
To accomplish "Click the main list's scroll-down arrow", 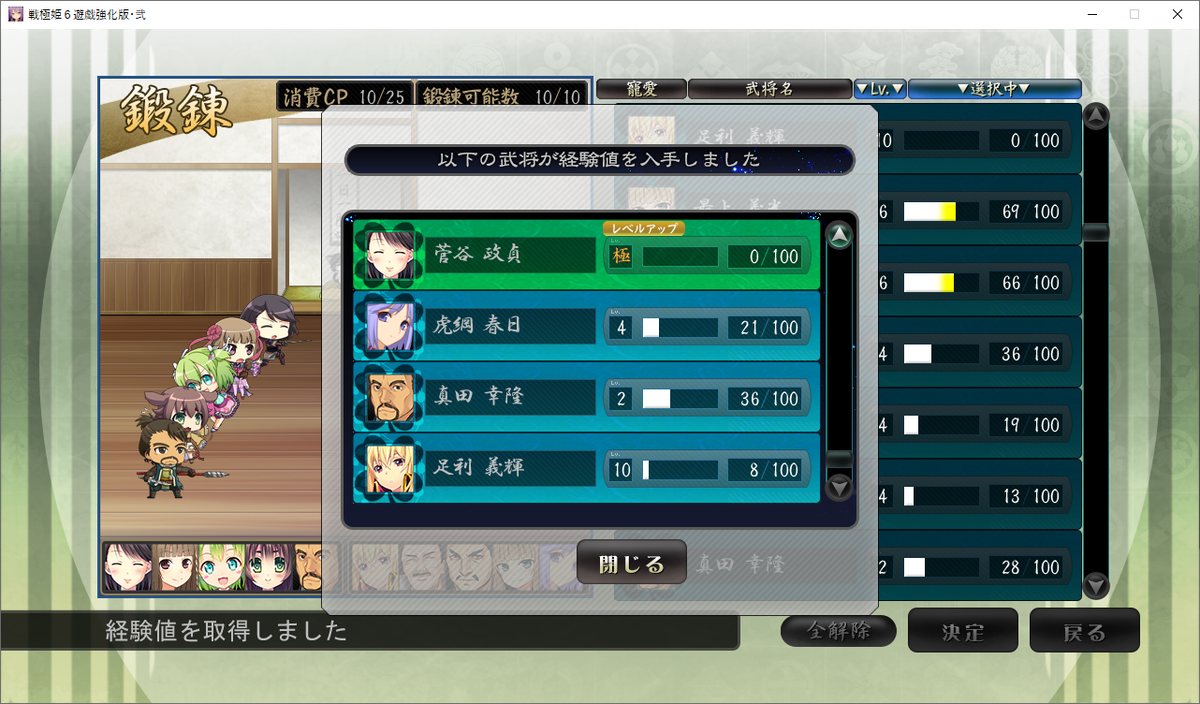I will pos(1096,584).
